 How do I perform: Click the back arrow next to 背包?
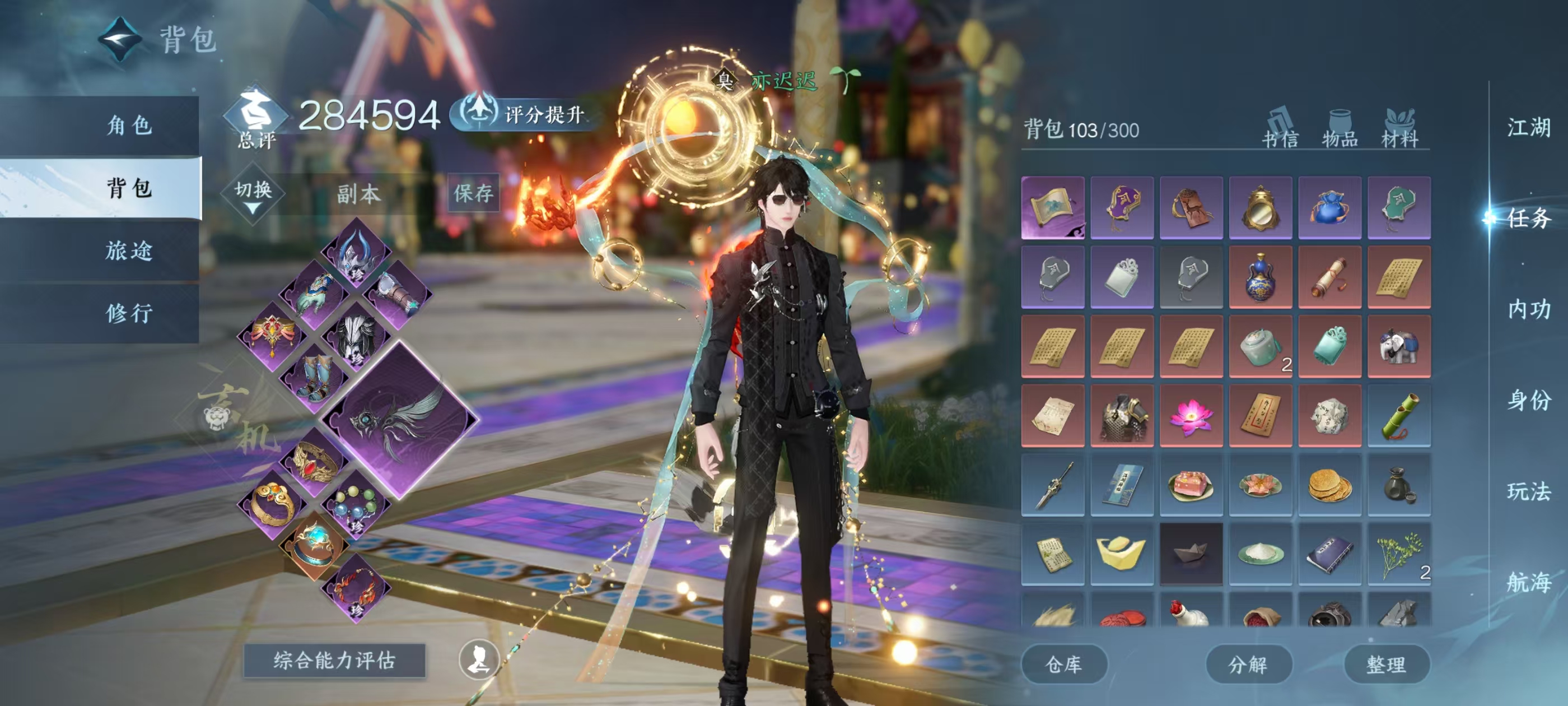pyautogui.click(x=120, y=40)
